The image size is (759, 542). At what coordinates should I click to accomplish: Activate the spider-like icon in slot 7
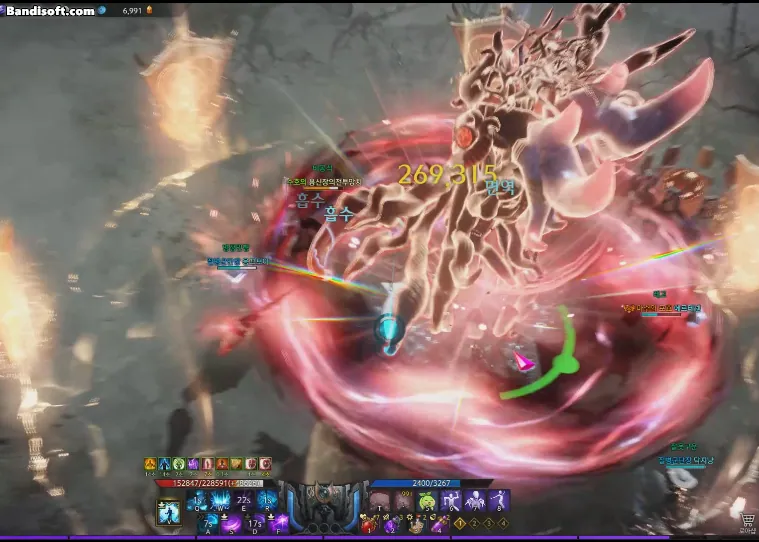(475, 502)
